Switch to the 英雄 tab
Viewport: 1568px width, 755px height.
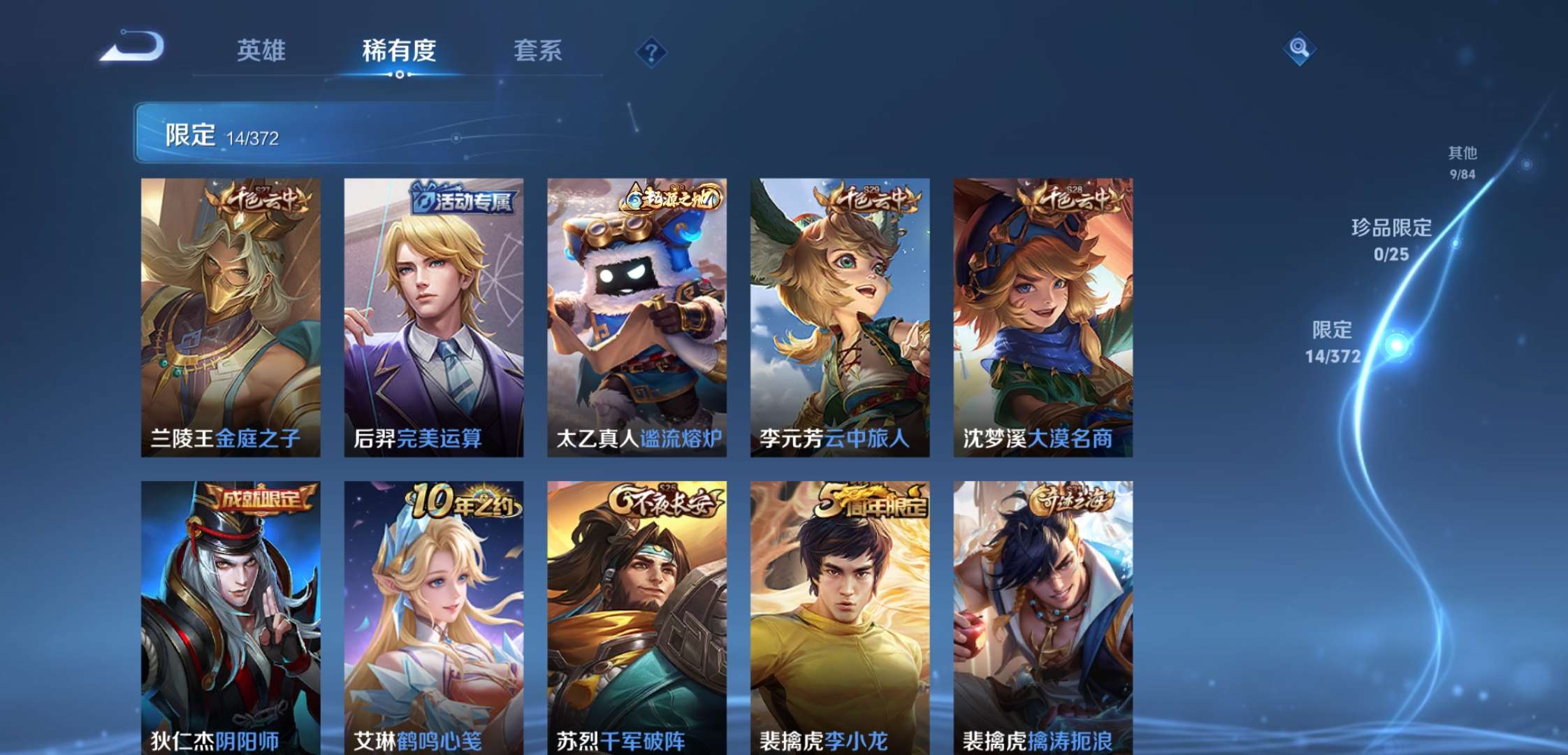tap(263, 52)
